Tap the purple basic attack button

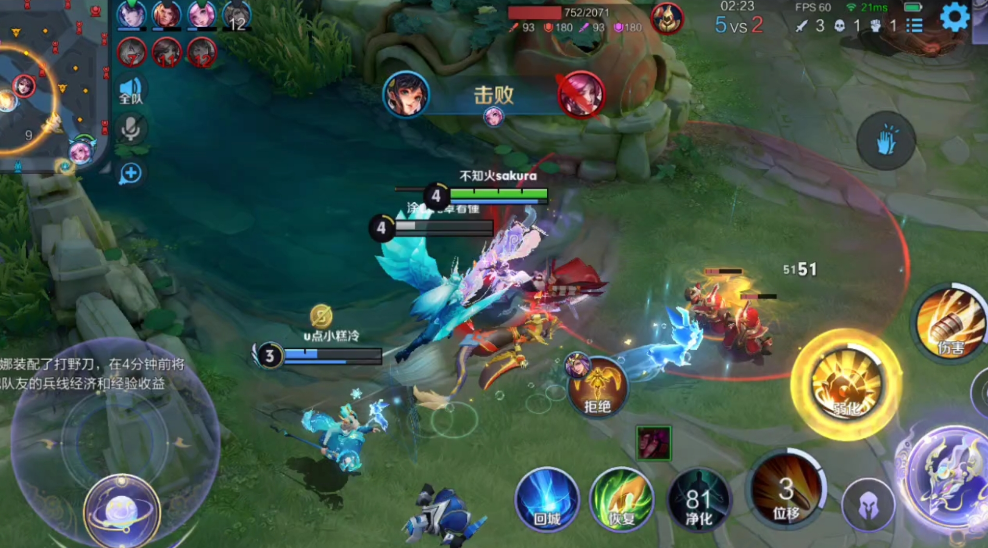(x=946, y=477)
